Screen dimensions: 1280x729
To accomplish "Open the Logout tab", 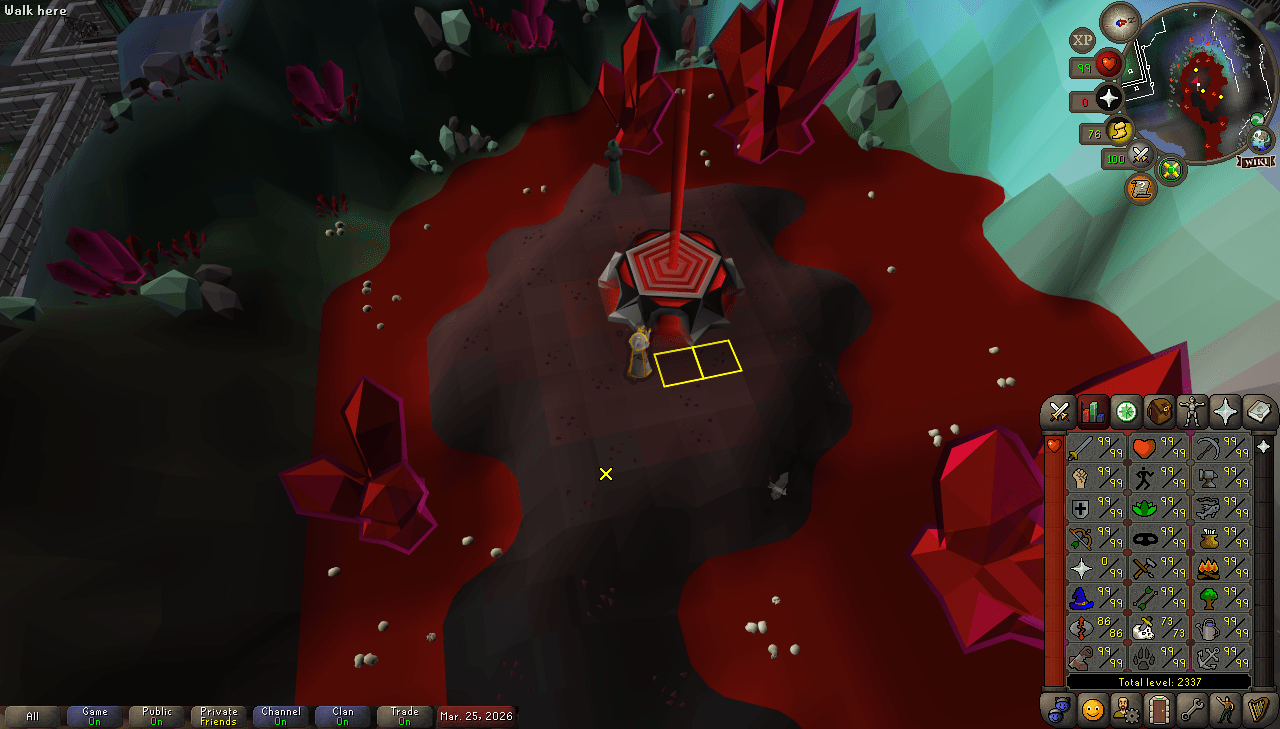I will click(x=1158, y=710).
